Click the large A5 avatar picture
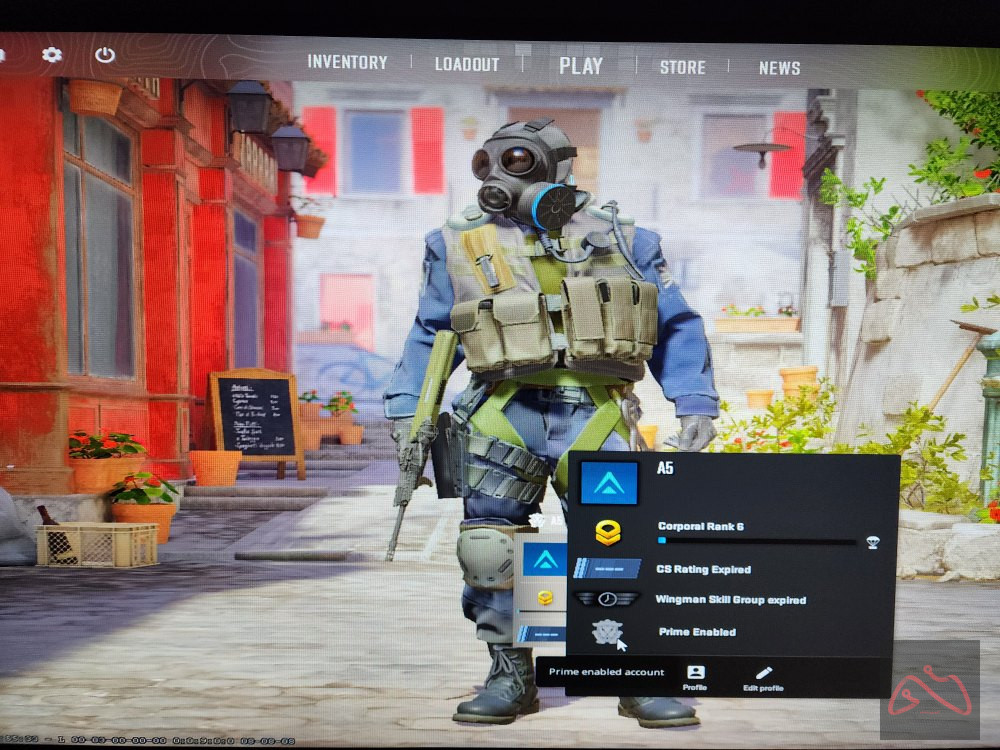The height and width of the screenshot is (750, 1000). click(608, 484)
